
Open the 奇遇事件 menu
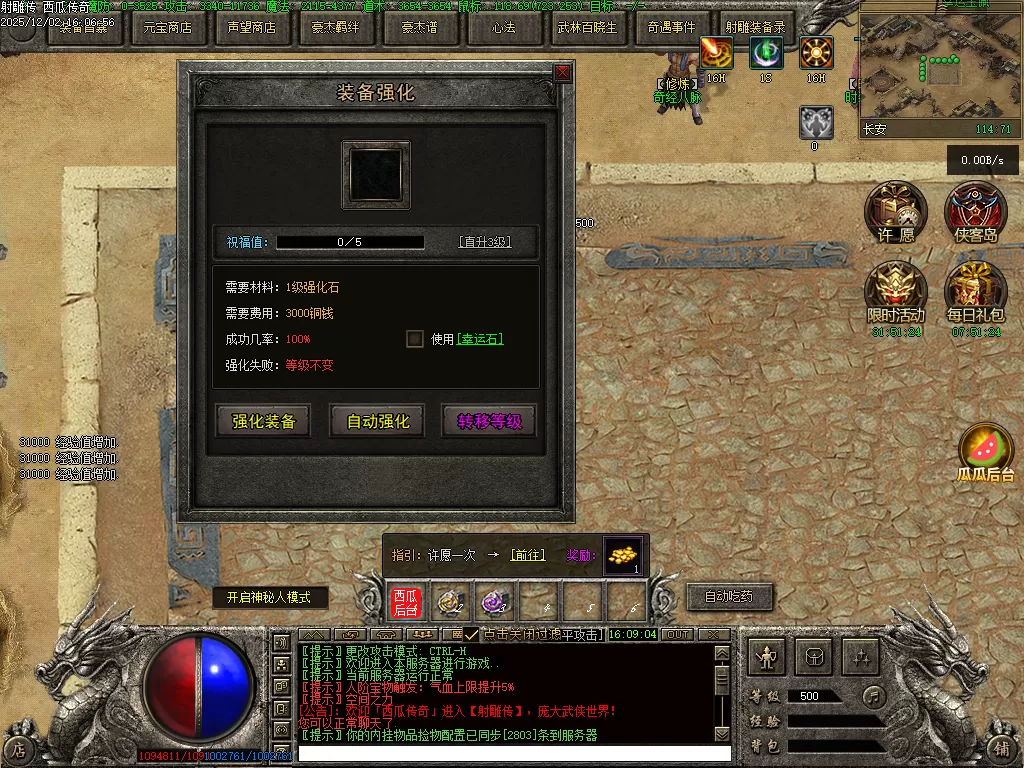point(671,28)
